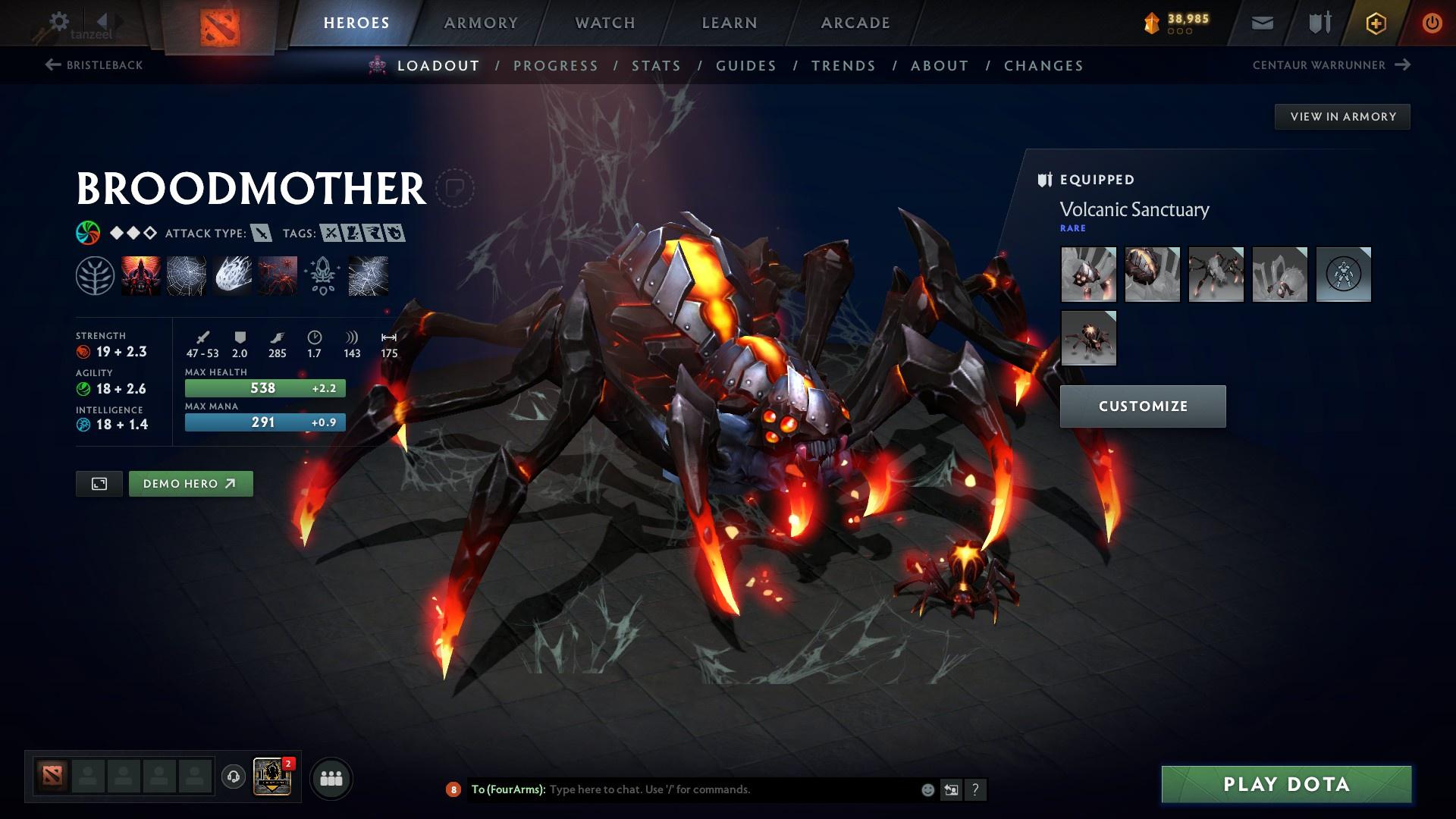Viewport: 1456px width, 819px height.
Task: Click the CUSTOMIZE button
Action: pyautogui.click(x=1143, y=406)
